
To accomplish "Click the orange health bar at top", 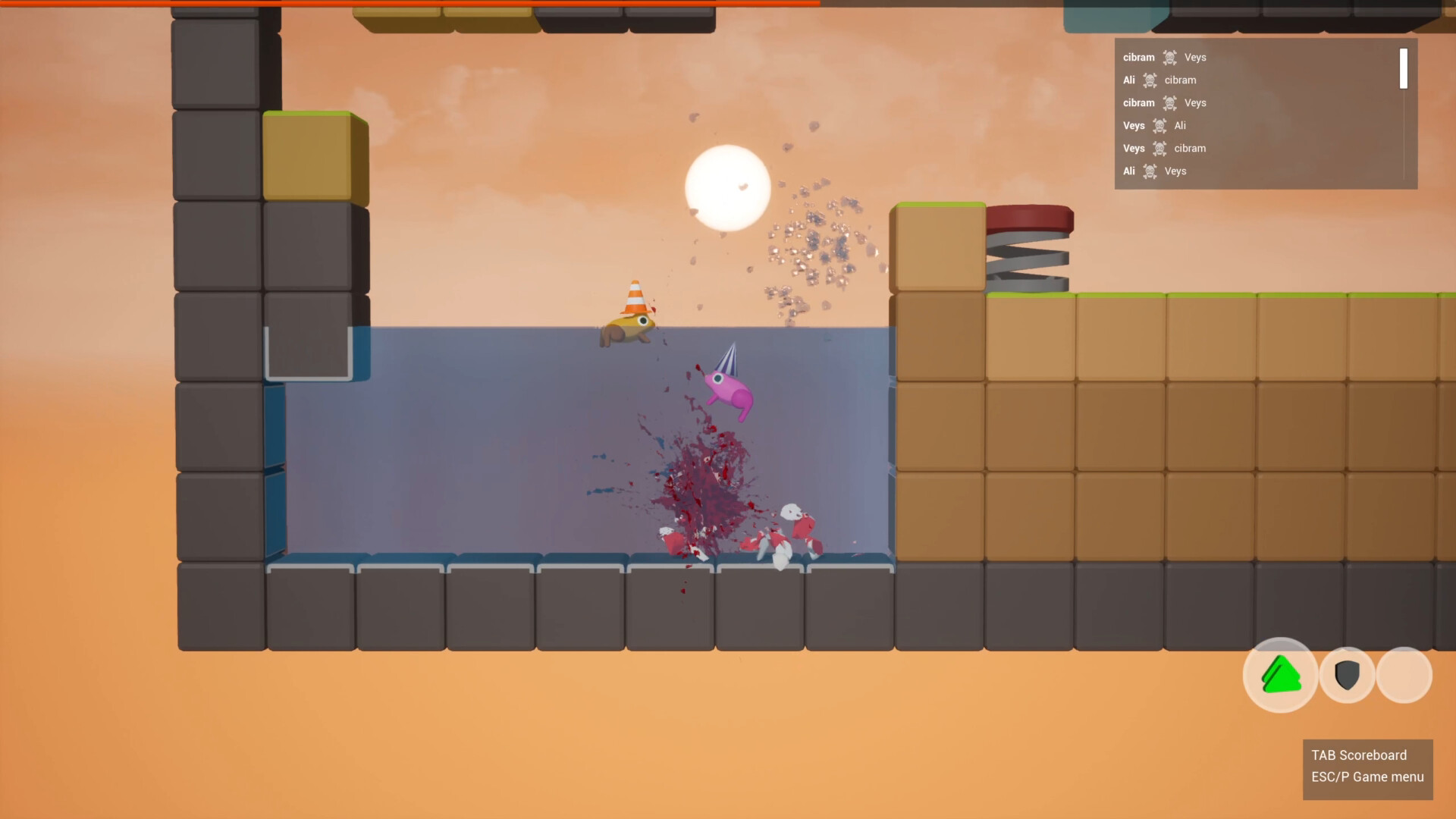I will [x=409, y=3].
